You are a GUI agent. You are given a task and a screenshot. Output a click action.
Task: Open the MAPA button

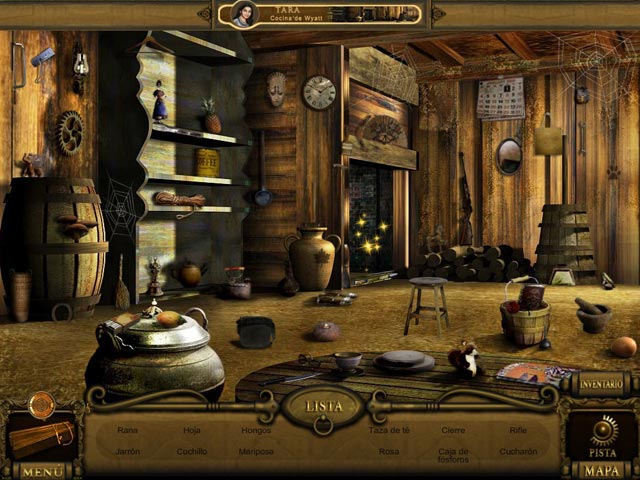coord(602,470)
